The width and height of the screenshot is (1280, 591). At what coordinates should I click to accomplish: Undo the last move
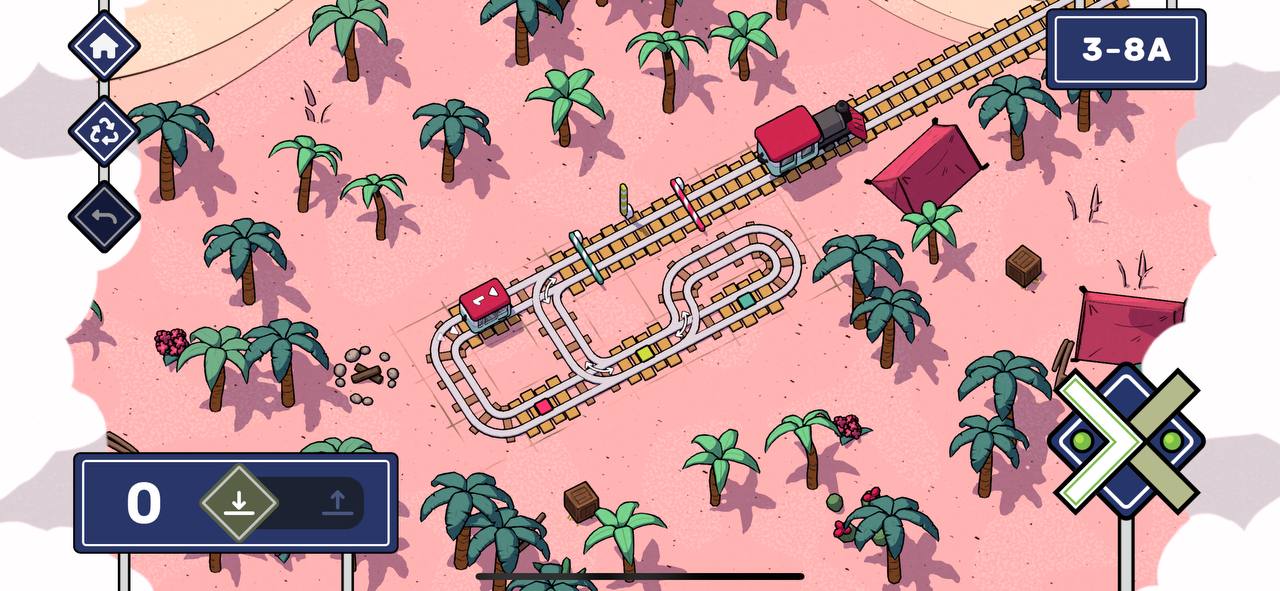pos(104,217)
